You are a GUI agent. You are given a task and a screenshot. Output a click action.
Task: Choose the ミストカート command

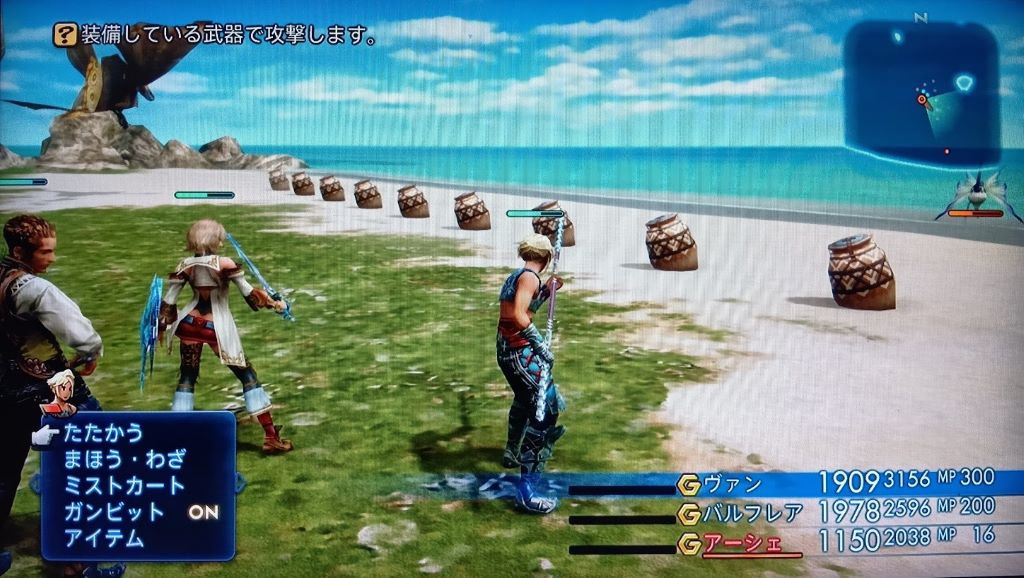click(x=123, y=486)
